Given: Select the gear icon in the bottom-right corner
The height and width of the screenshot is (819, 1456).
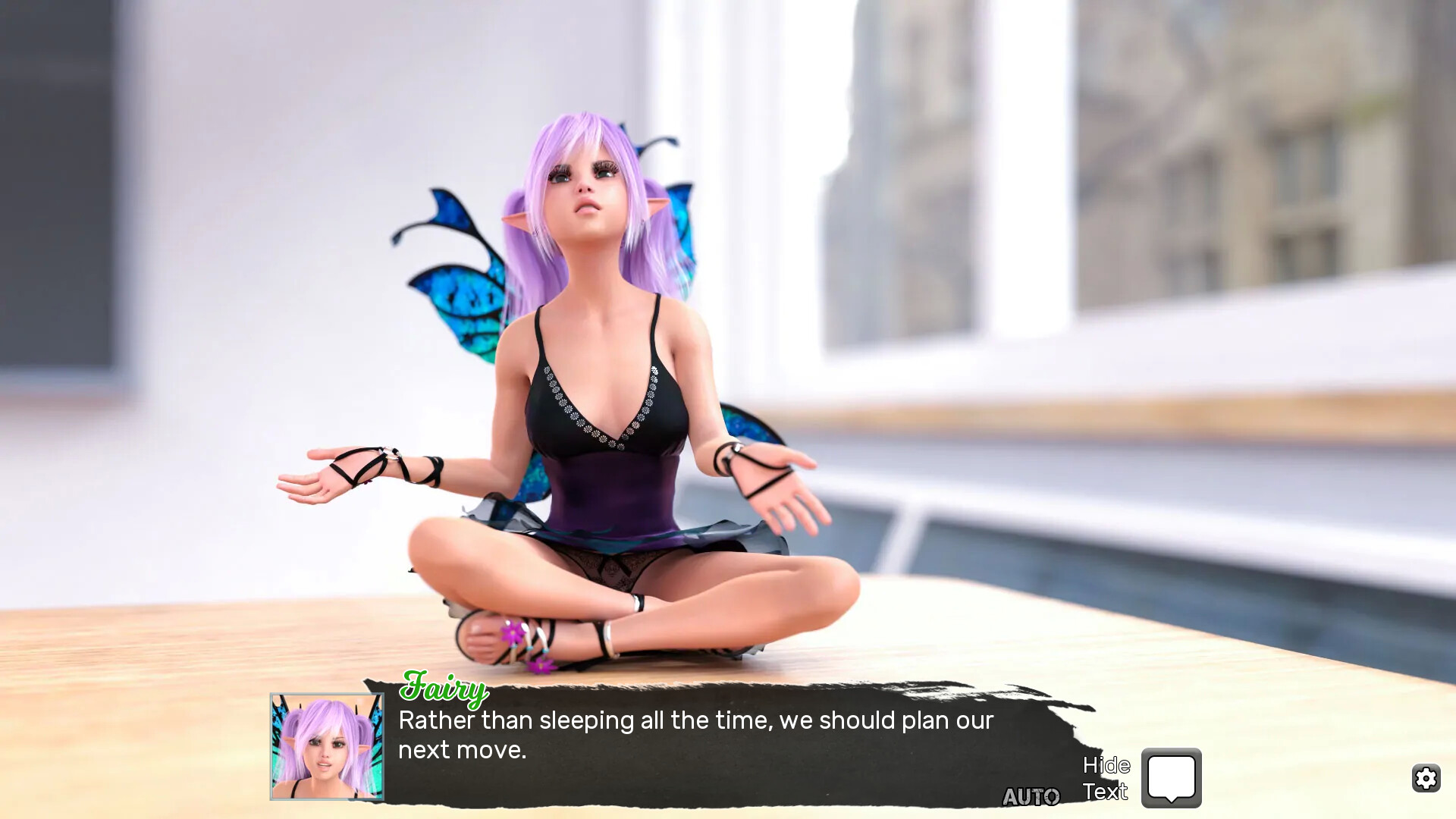Looking at the screenshot, I should click(1426, 778).
